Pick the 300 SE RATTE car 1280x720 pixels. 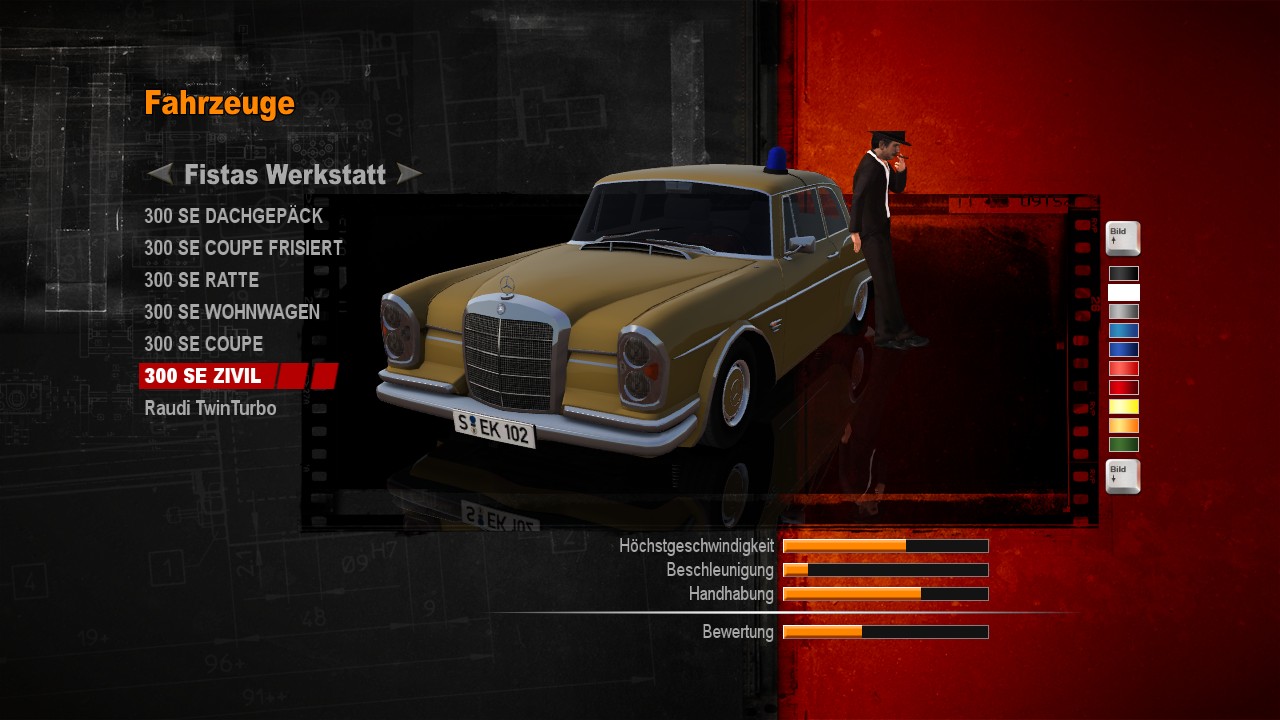tap(201, 280)
